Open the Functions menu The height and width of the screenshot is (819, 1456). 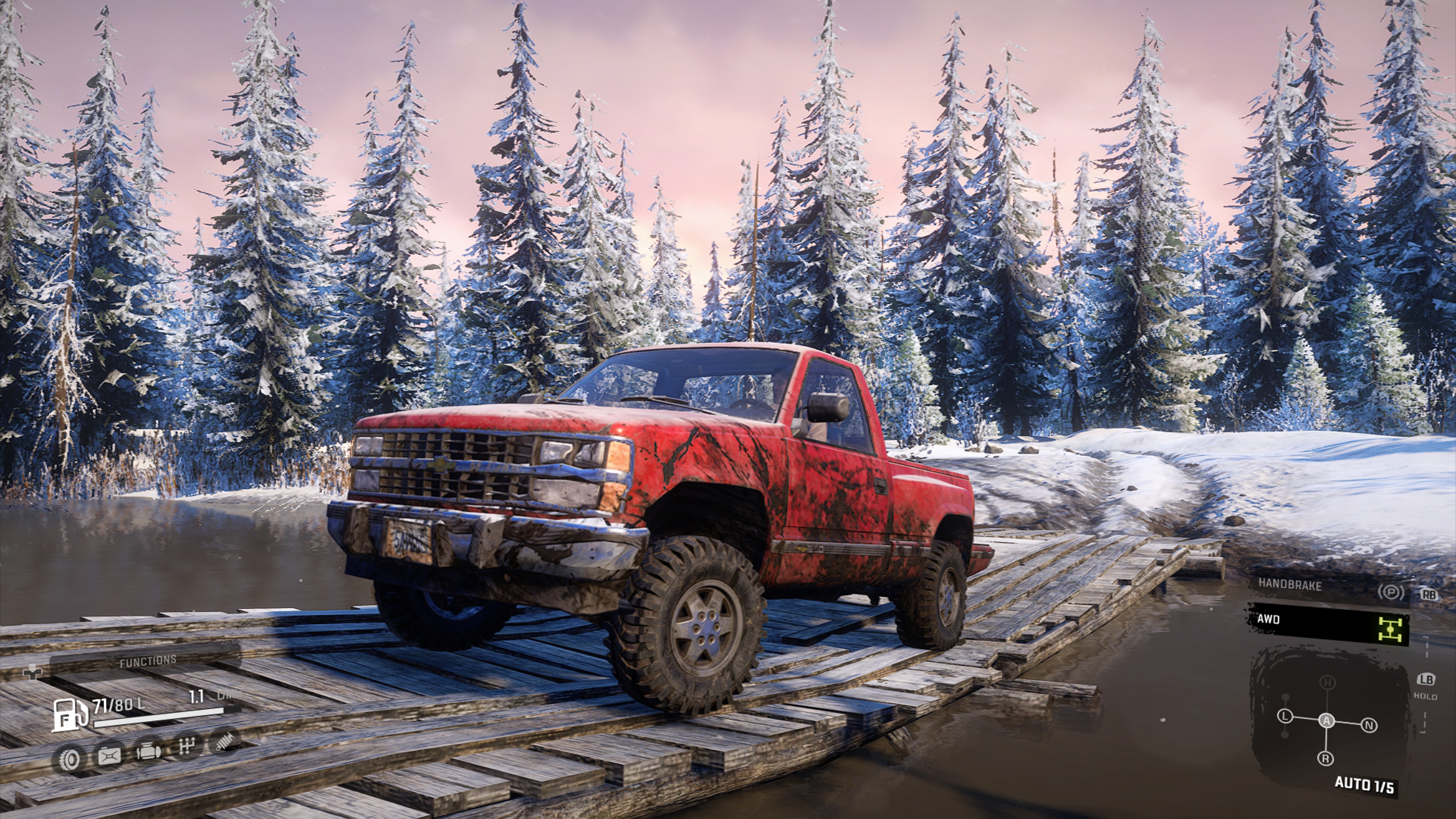point(147,661)
